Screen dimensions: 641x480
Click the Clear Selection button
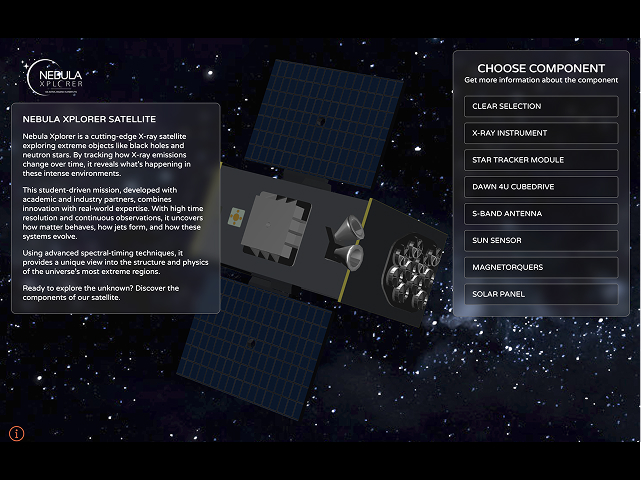541,107
